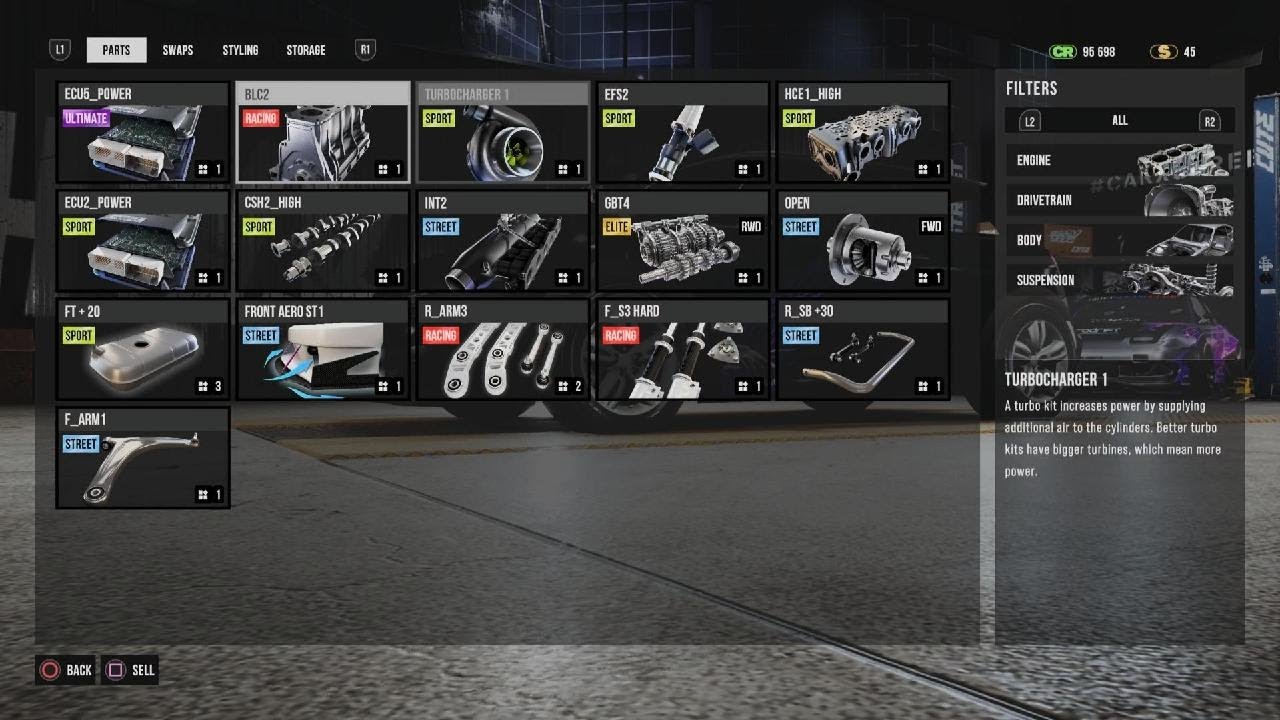
Task: Select the FT + 20 fuel tank
Action: (x=143, y=349)
